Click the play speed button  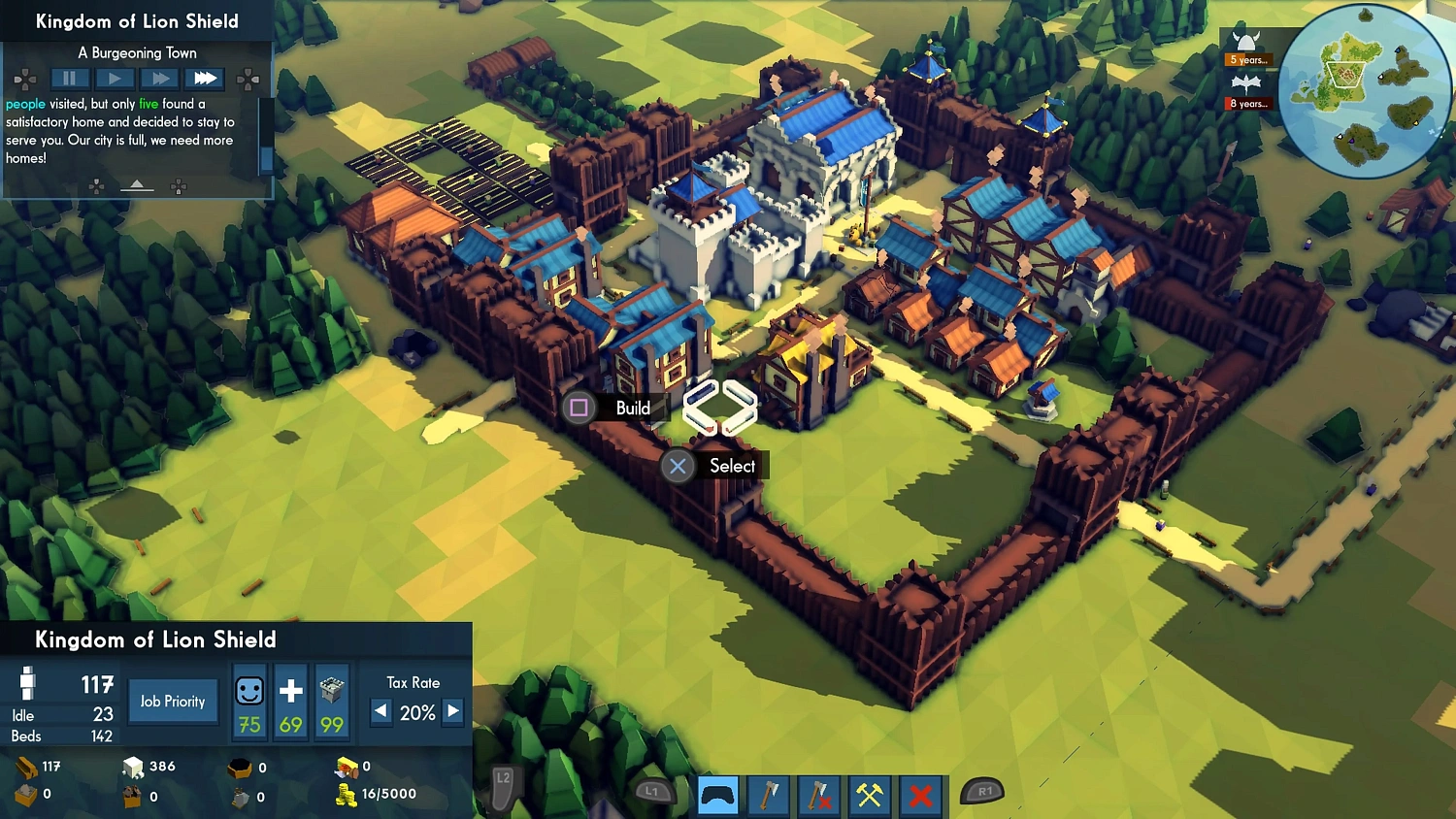pos(114,79)
